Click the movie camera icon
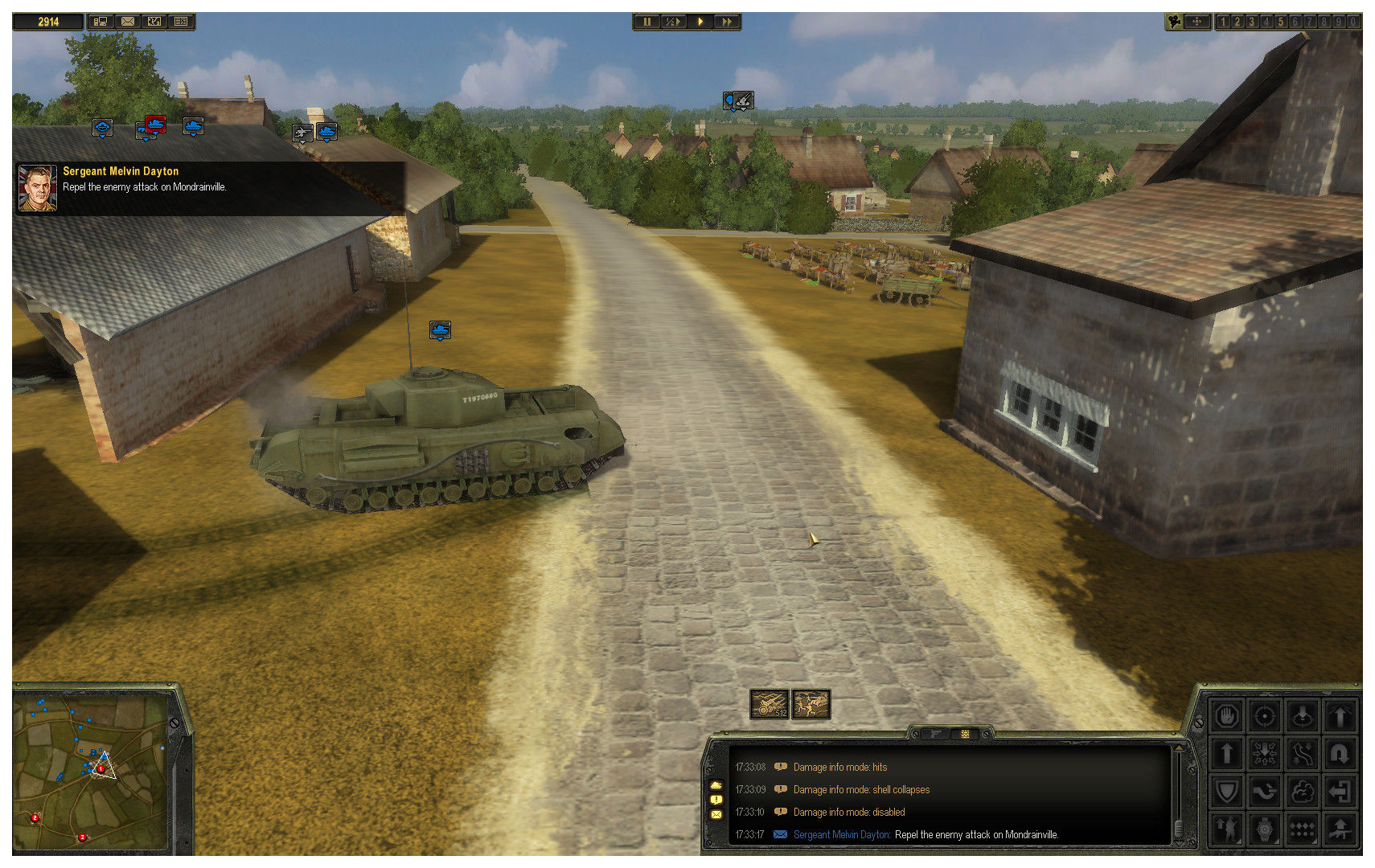 [x=1175, y=22]
